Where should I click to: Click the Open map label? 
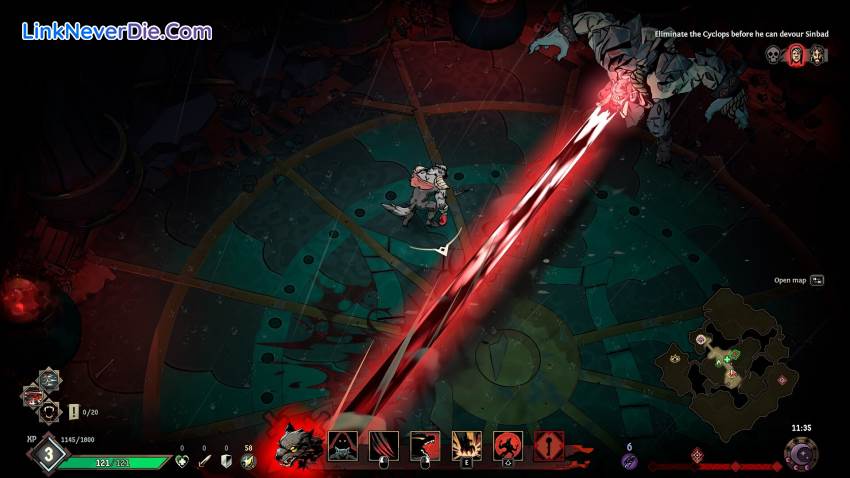(790, 280)
